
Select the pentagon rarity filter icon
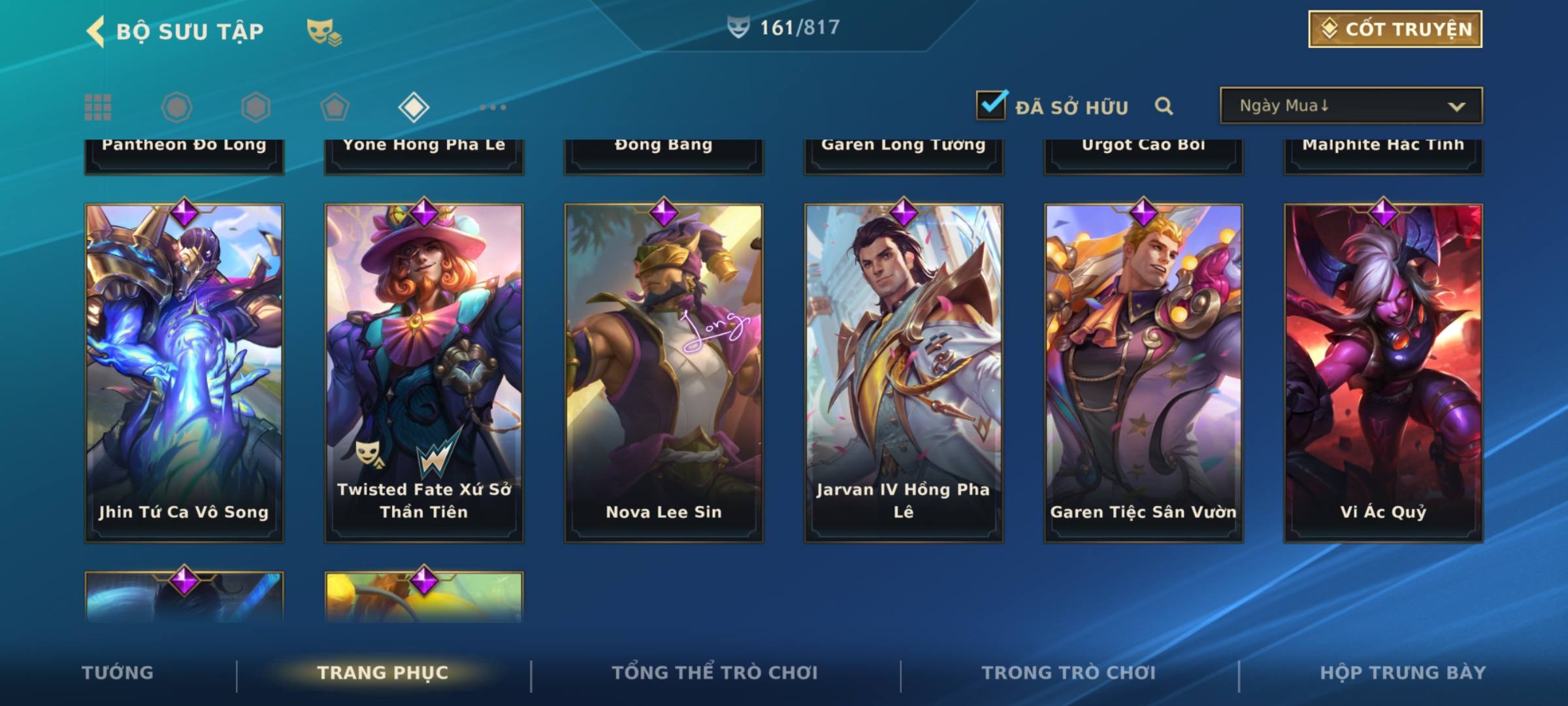pos(335,107)
